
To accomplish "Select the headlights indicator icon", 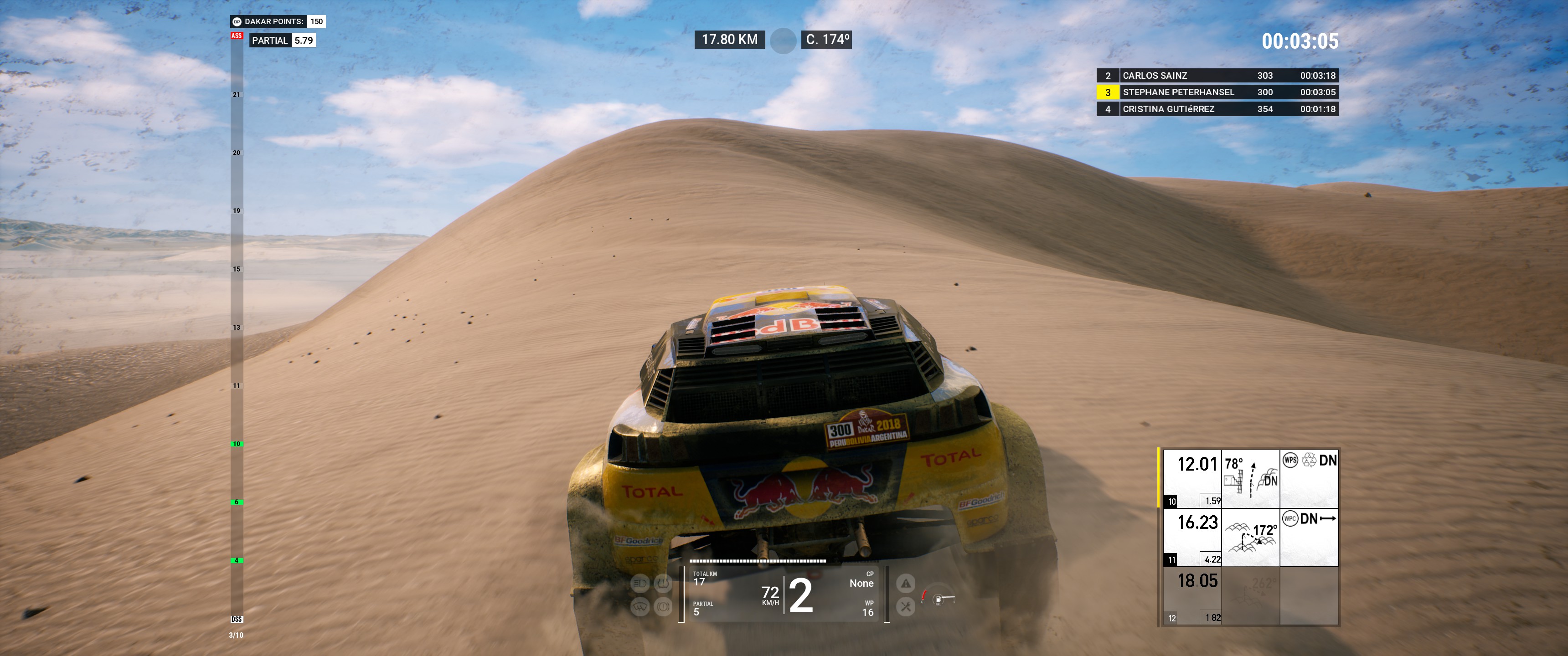I will tap(640, 584).
